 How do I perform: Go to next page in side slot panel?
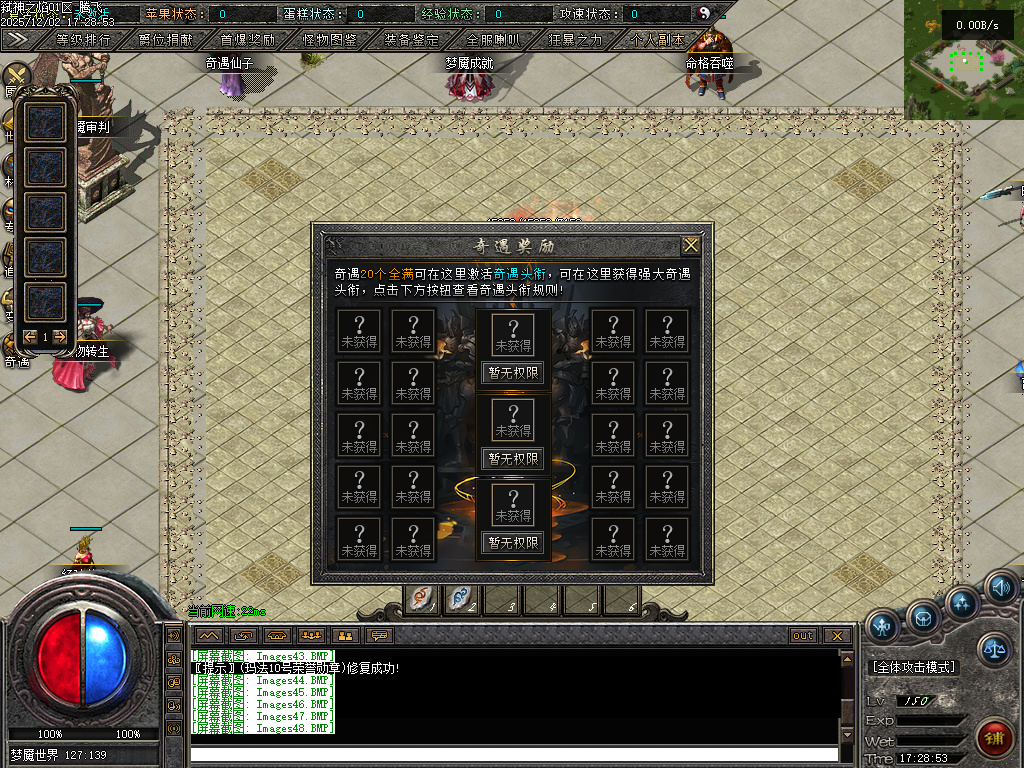coord(60,337)
